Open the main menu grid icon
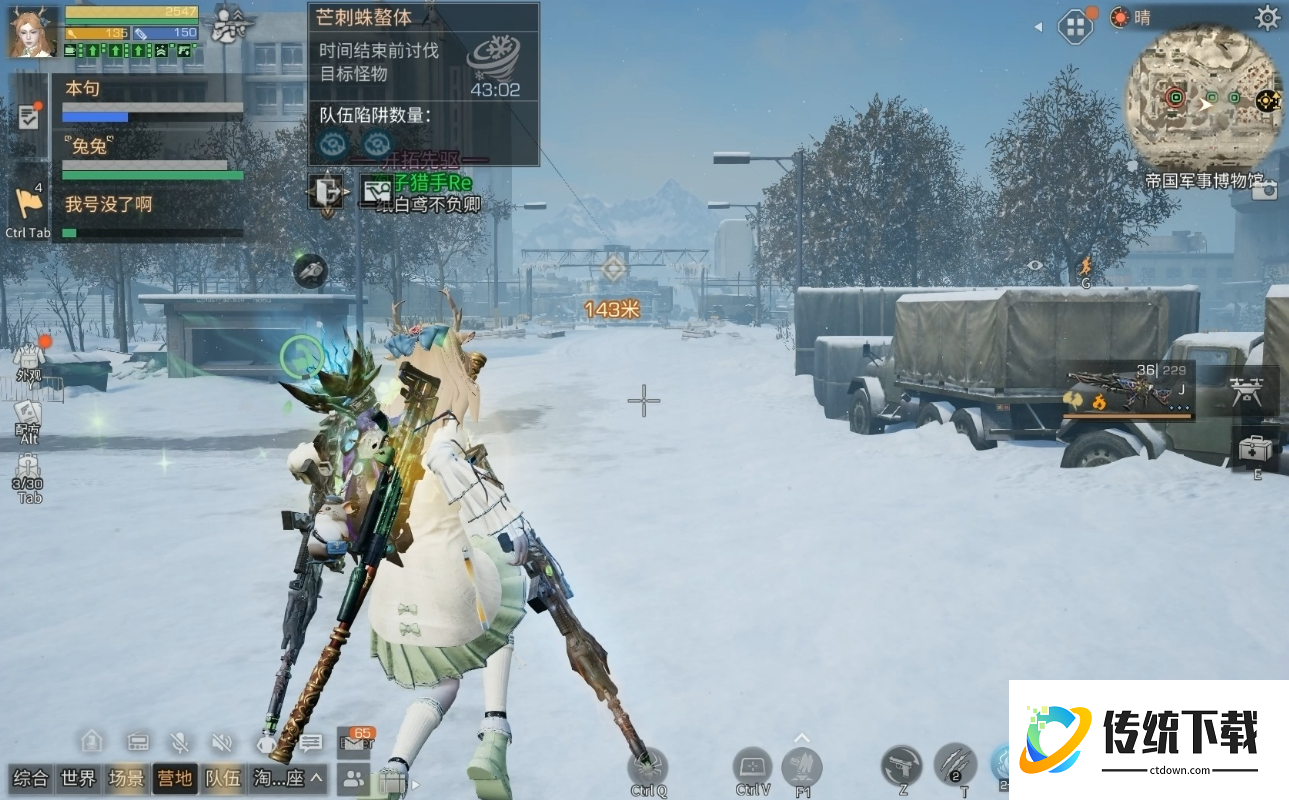This screenshot has width=1289, height=800. tap(1076, 26)
